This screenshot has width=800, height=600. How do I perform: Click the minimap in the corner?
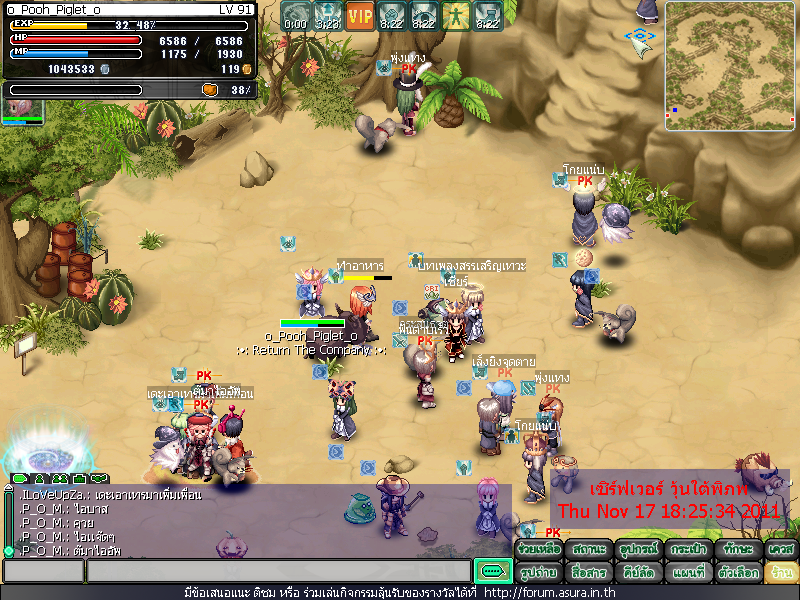click(x=730, y=66)
